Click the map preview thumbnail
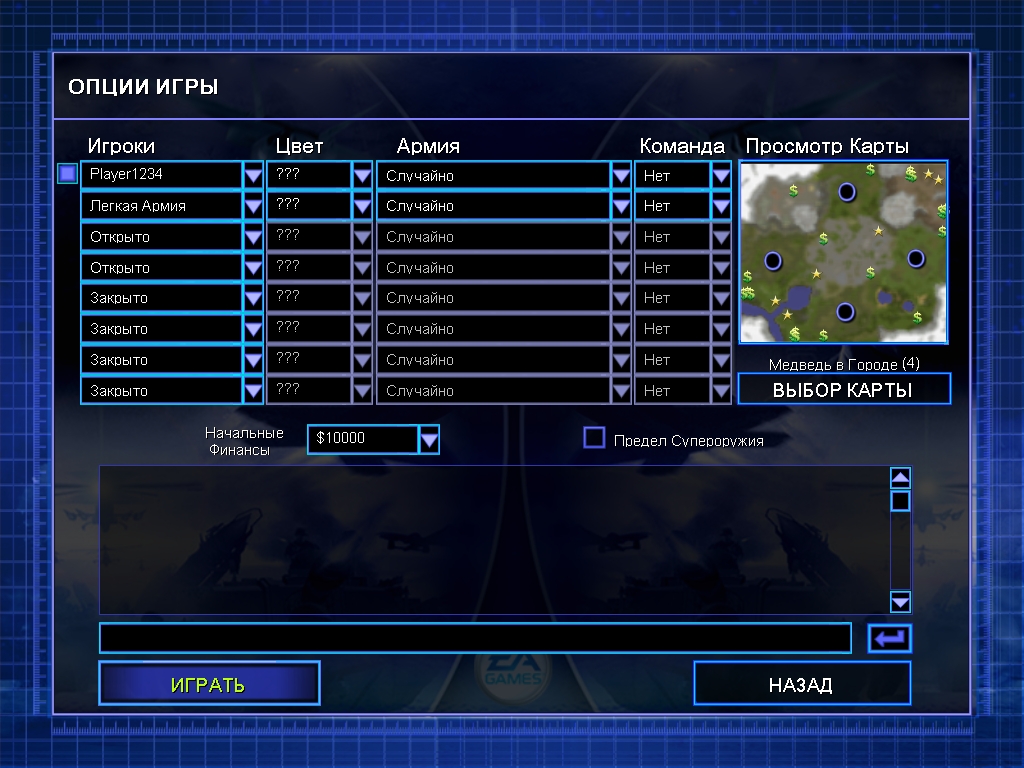The image size is (1024, 768). pyautogui.click(x=843, y=252)
